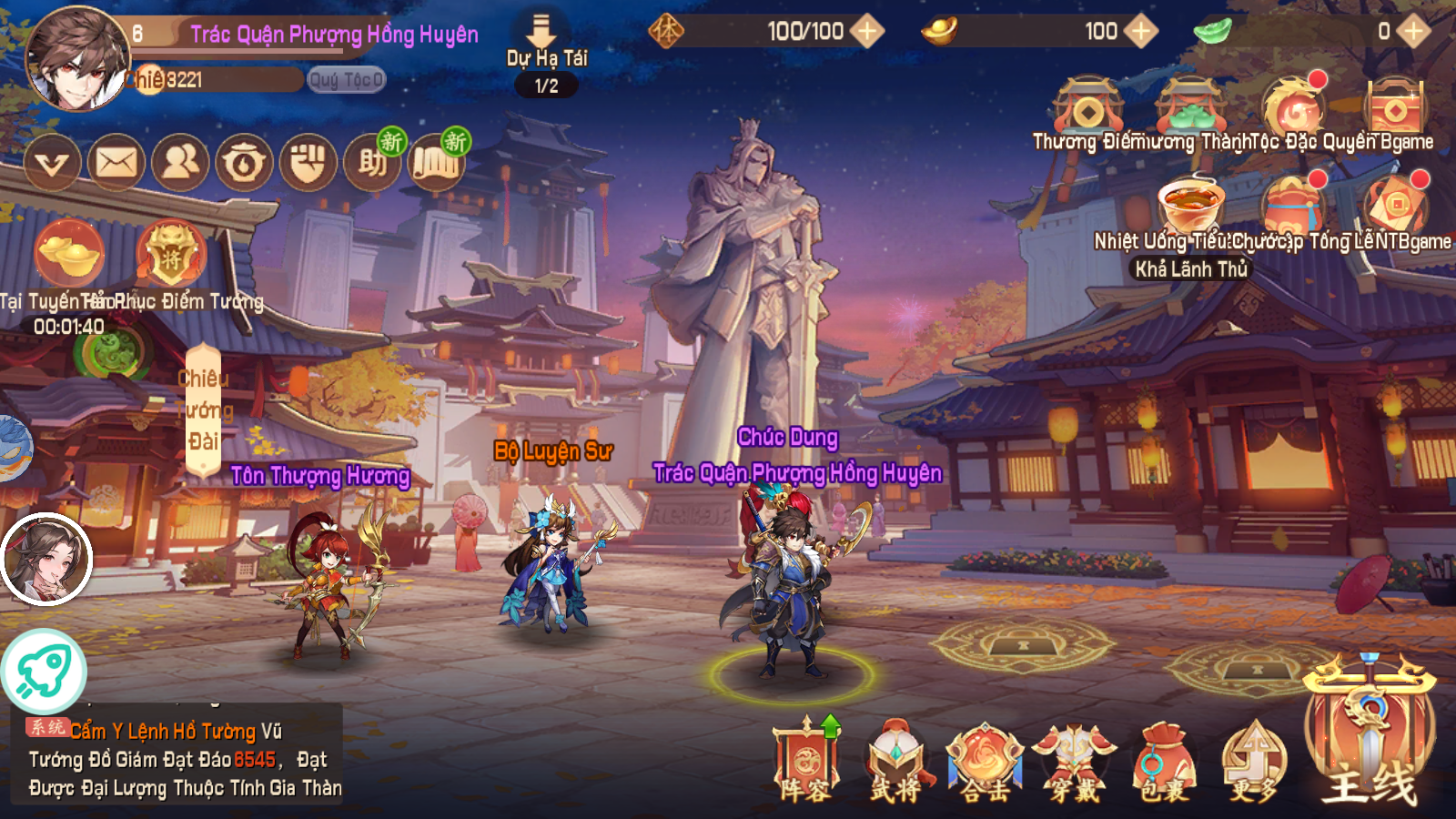Click the rocket speed-up icon
Screen dimensions: 1456x819
(x=44, y=672)
